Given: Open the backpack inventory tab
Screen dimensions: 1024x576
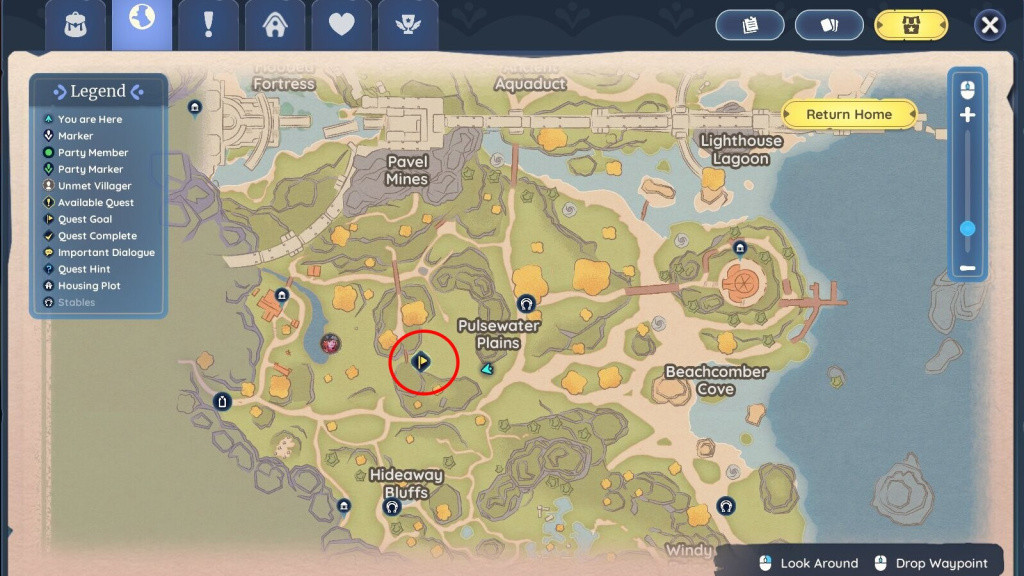Looking at the screenshot, I should point(75,25).
